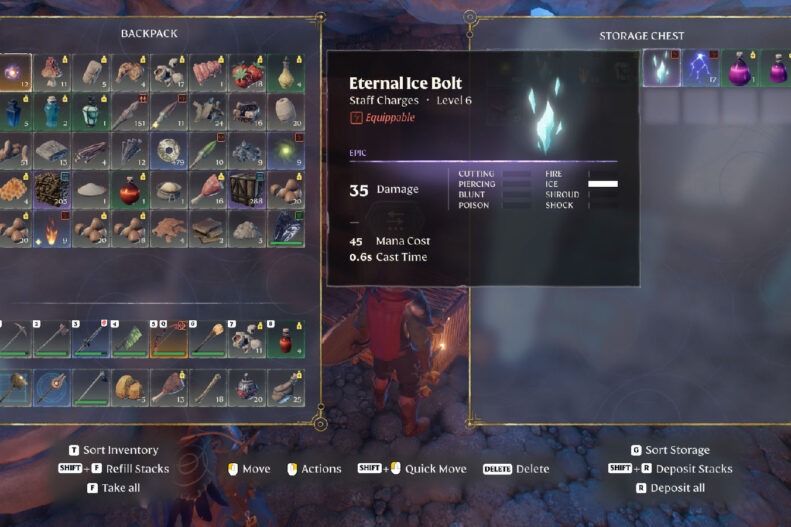
Task: Click the glowing green orb charge
Action: pos(285,150)
